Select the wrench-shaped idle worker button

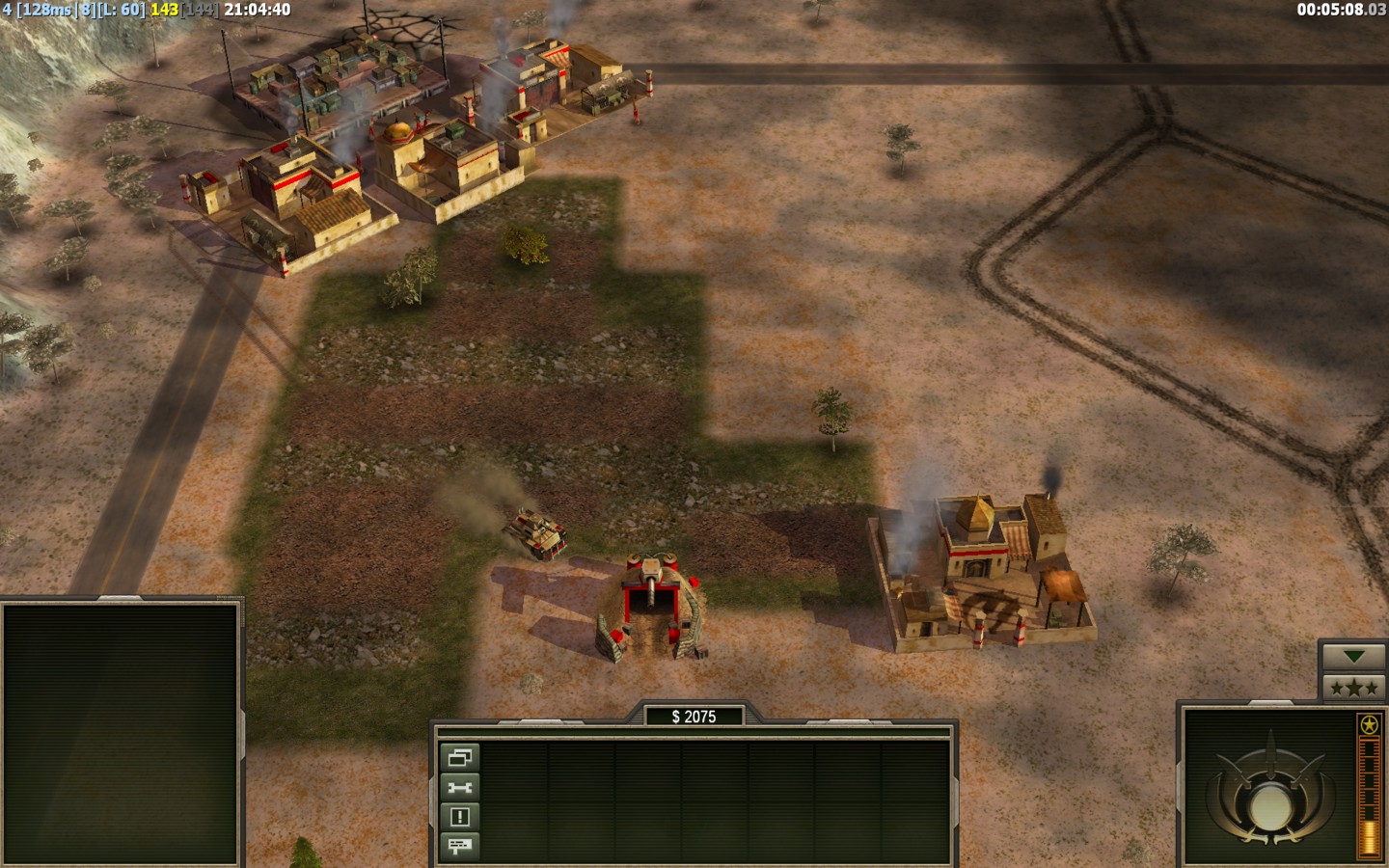[459, 787]
